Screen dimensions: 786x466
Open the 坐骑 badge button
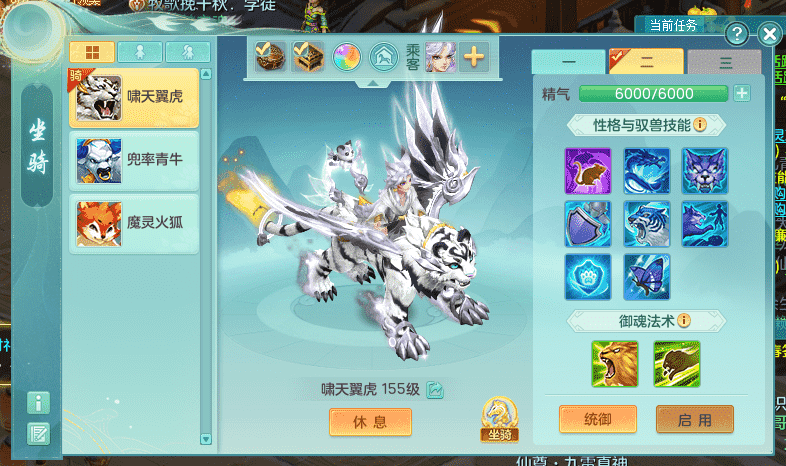tap(498, 419)
